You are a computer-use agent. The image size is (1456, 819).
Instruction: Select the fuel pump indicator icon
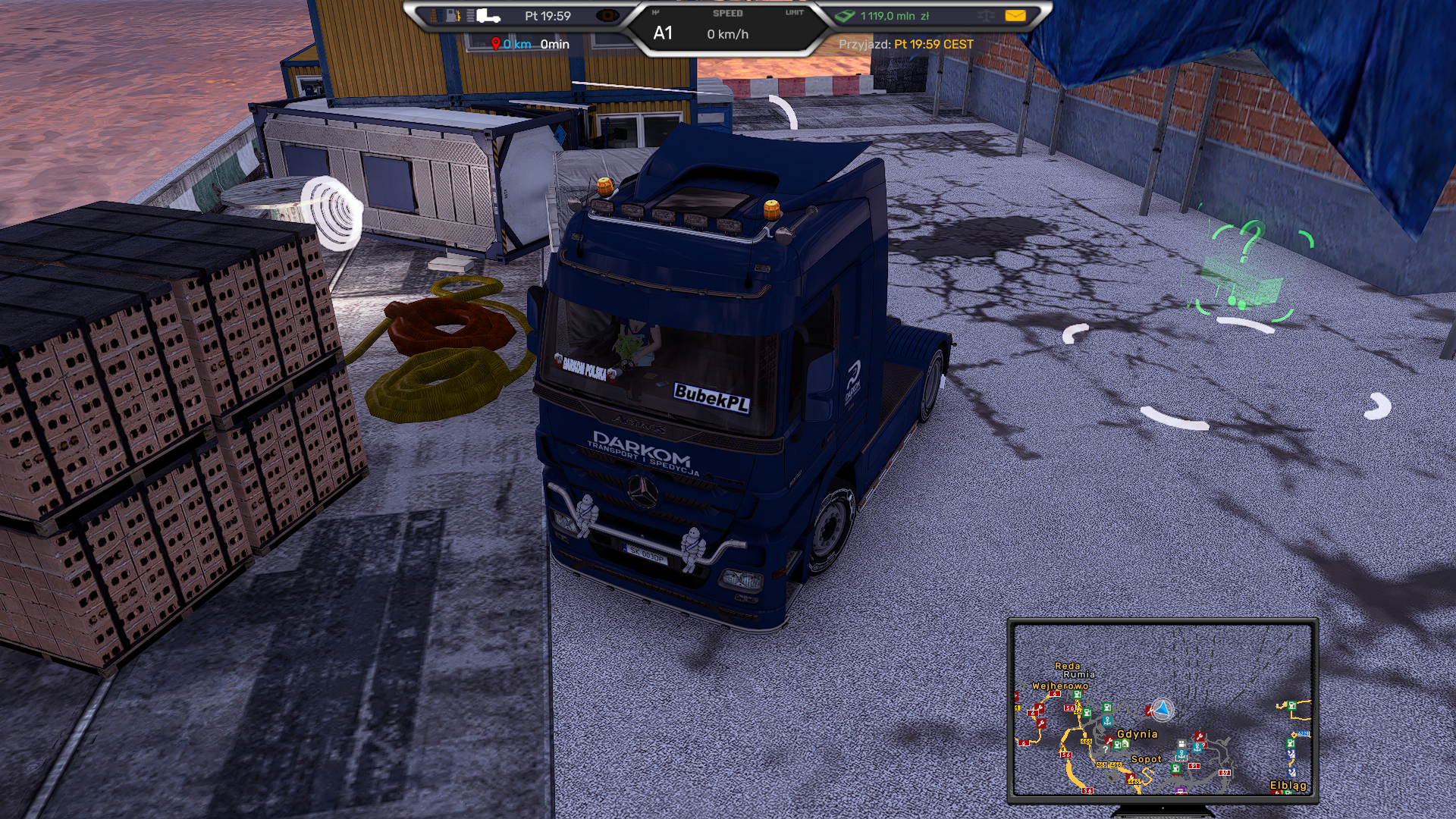pos(452,16)
